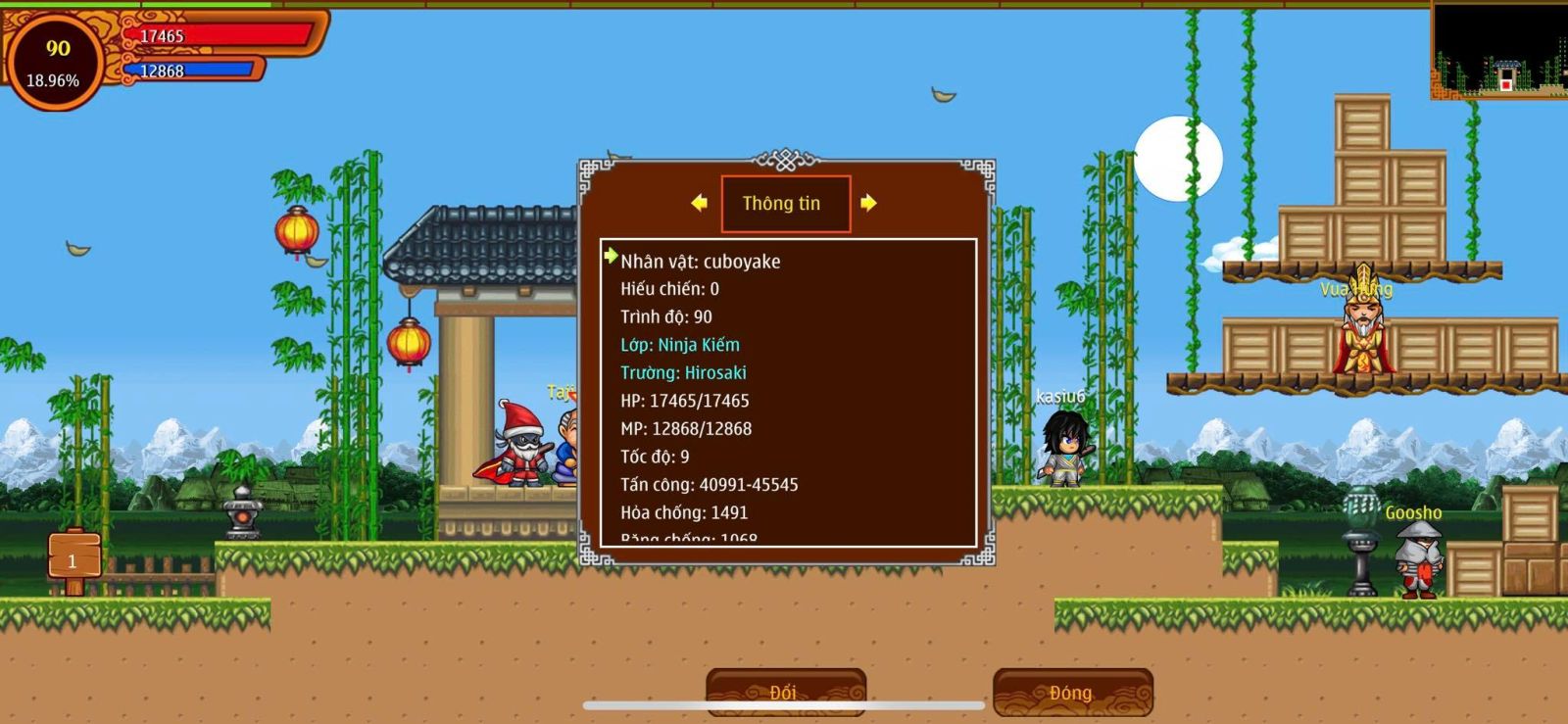Select the Hiếu chiến: 0 row

pyautogui.click(x=669, y=289)
